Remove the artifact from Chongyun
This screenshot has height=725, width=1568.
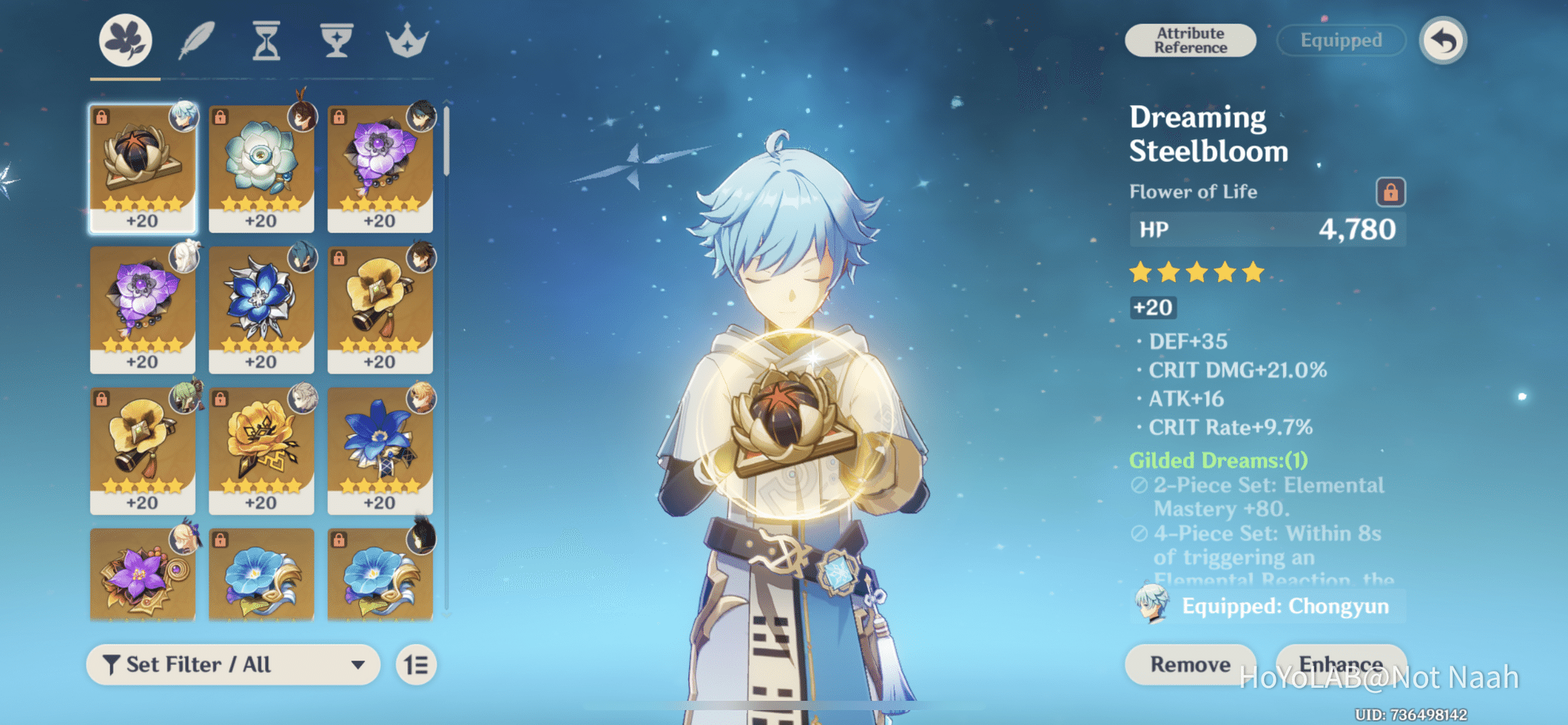click(x=1190, y=664)
